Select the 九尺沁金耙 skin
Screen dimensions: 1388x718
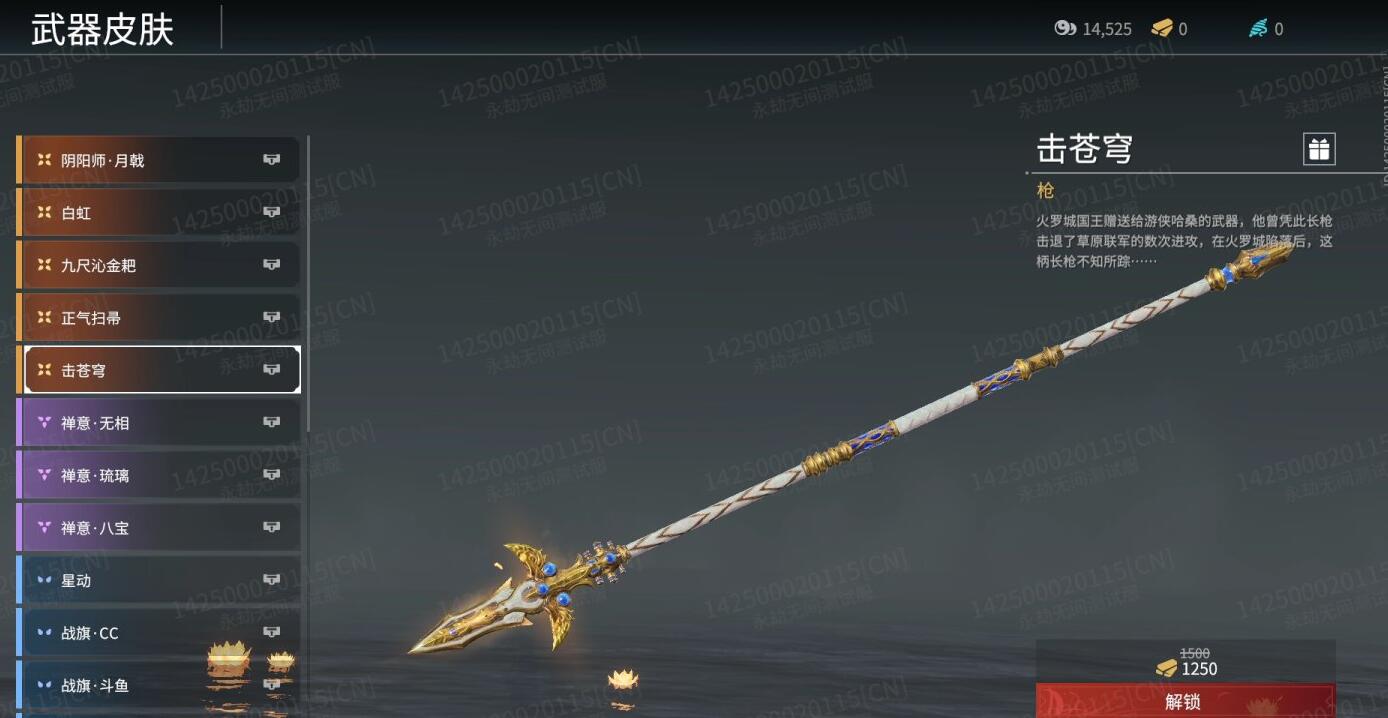(158, 265)
